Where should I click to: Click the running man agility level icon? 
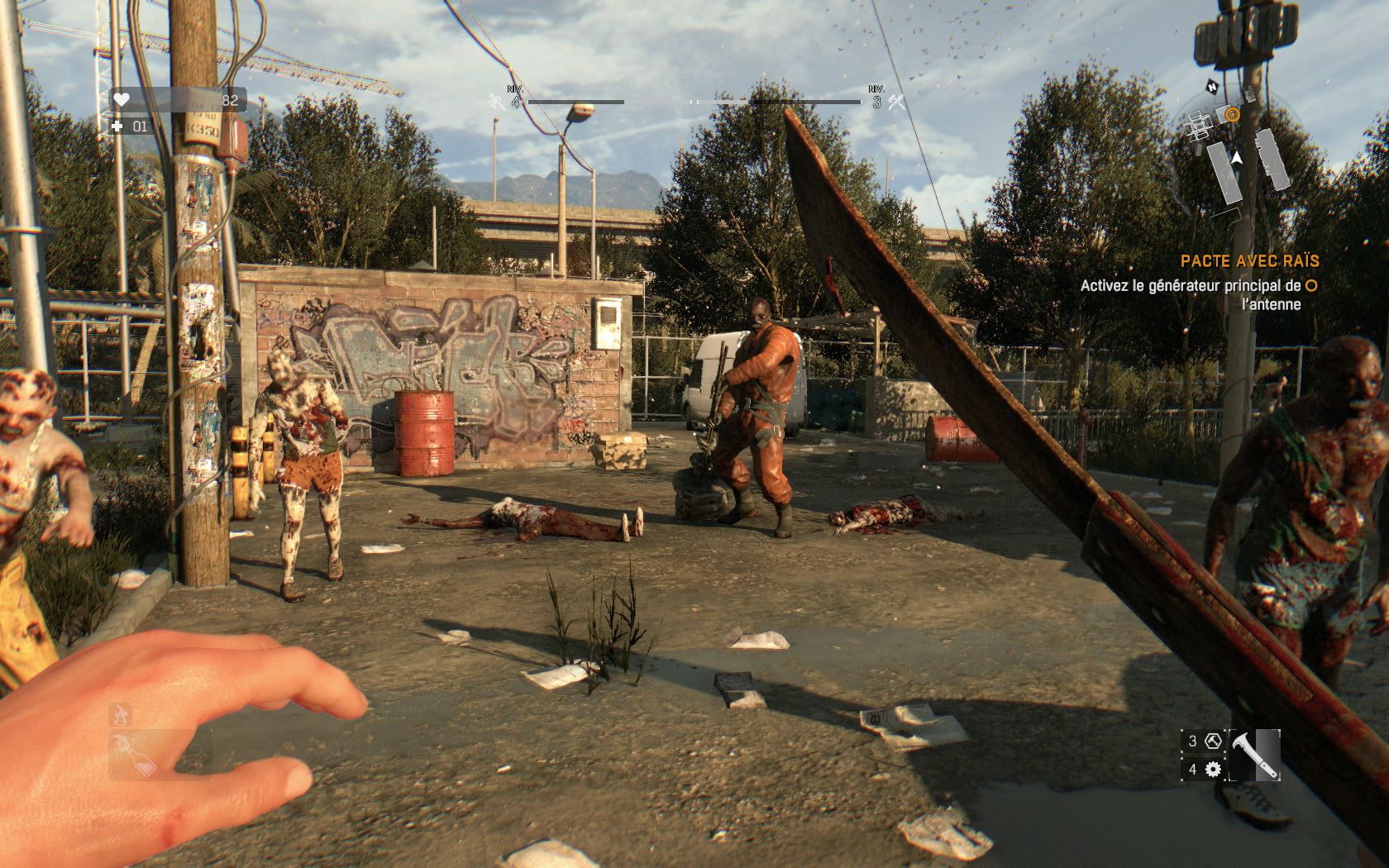(496, 102)
